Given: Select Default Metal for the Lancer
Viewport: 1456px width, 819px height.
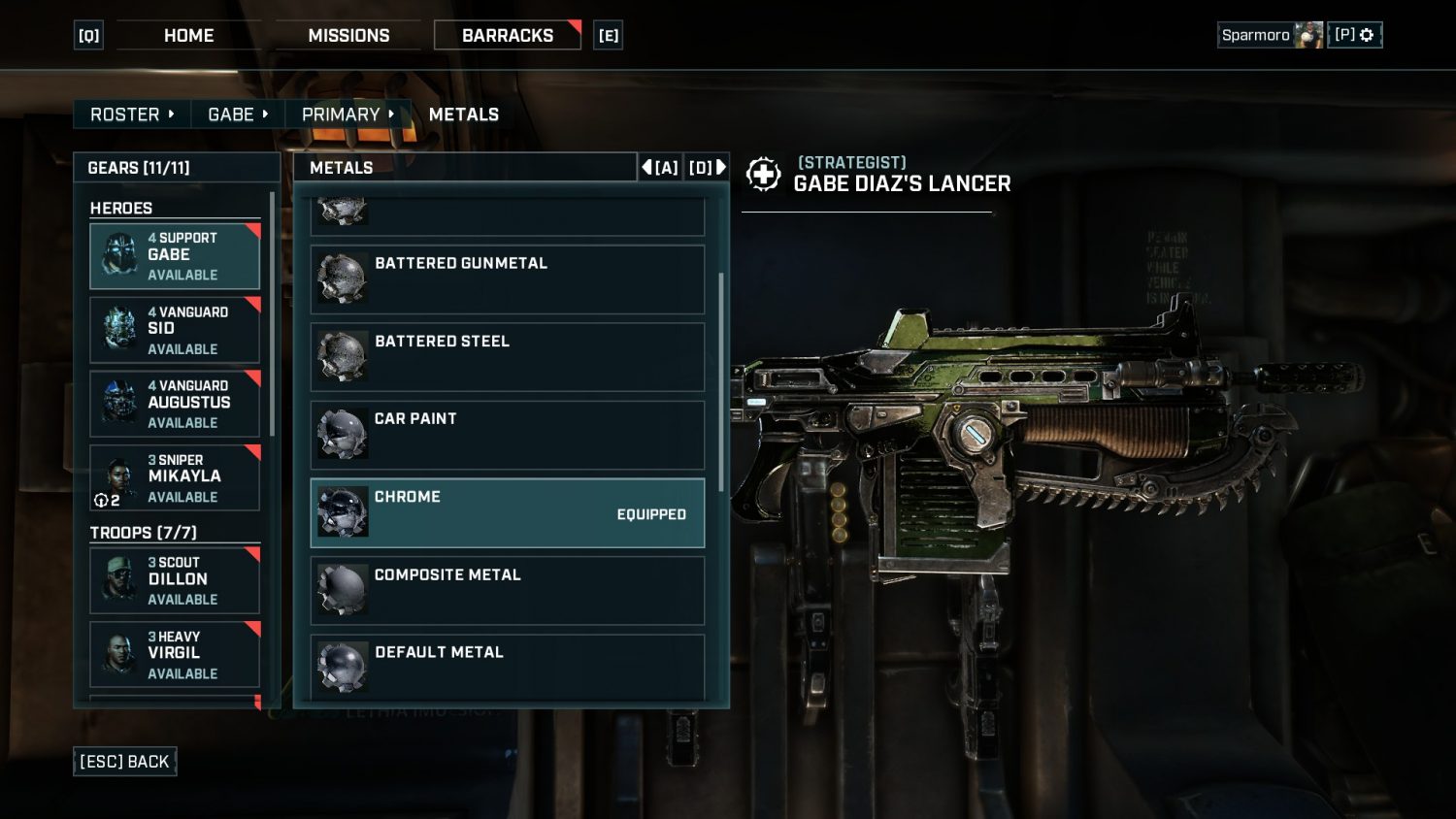Looking at the screenshot, I should (x=507, y=666).
